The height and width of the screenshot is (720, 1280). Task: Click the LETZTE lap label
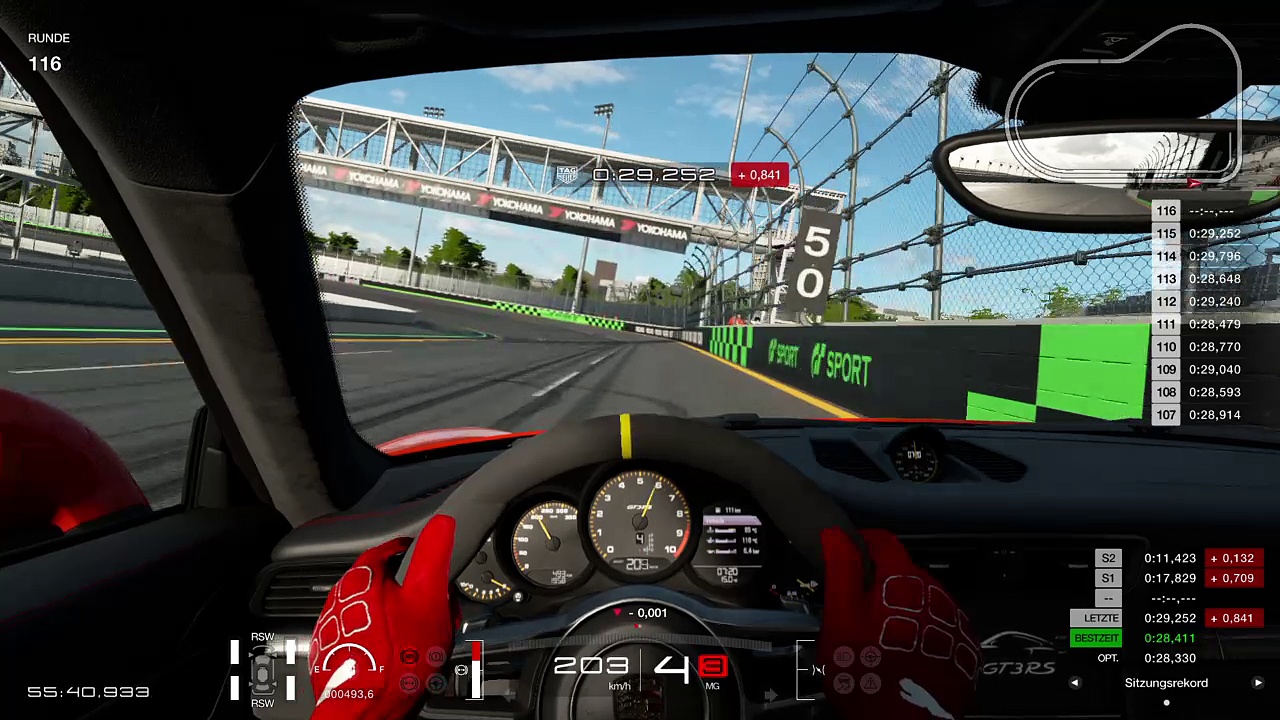tap(1096, 618)
